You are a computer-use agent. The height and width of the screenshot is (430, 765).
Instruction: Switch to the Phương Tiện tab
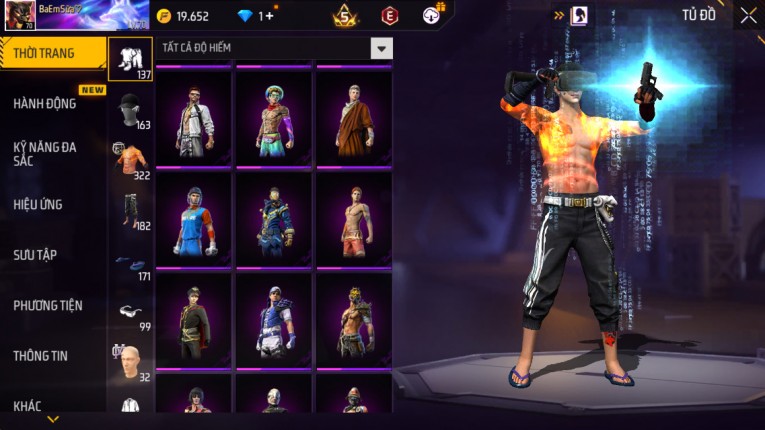(48, 305)
